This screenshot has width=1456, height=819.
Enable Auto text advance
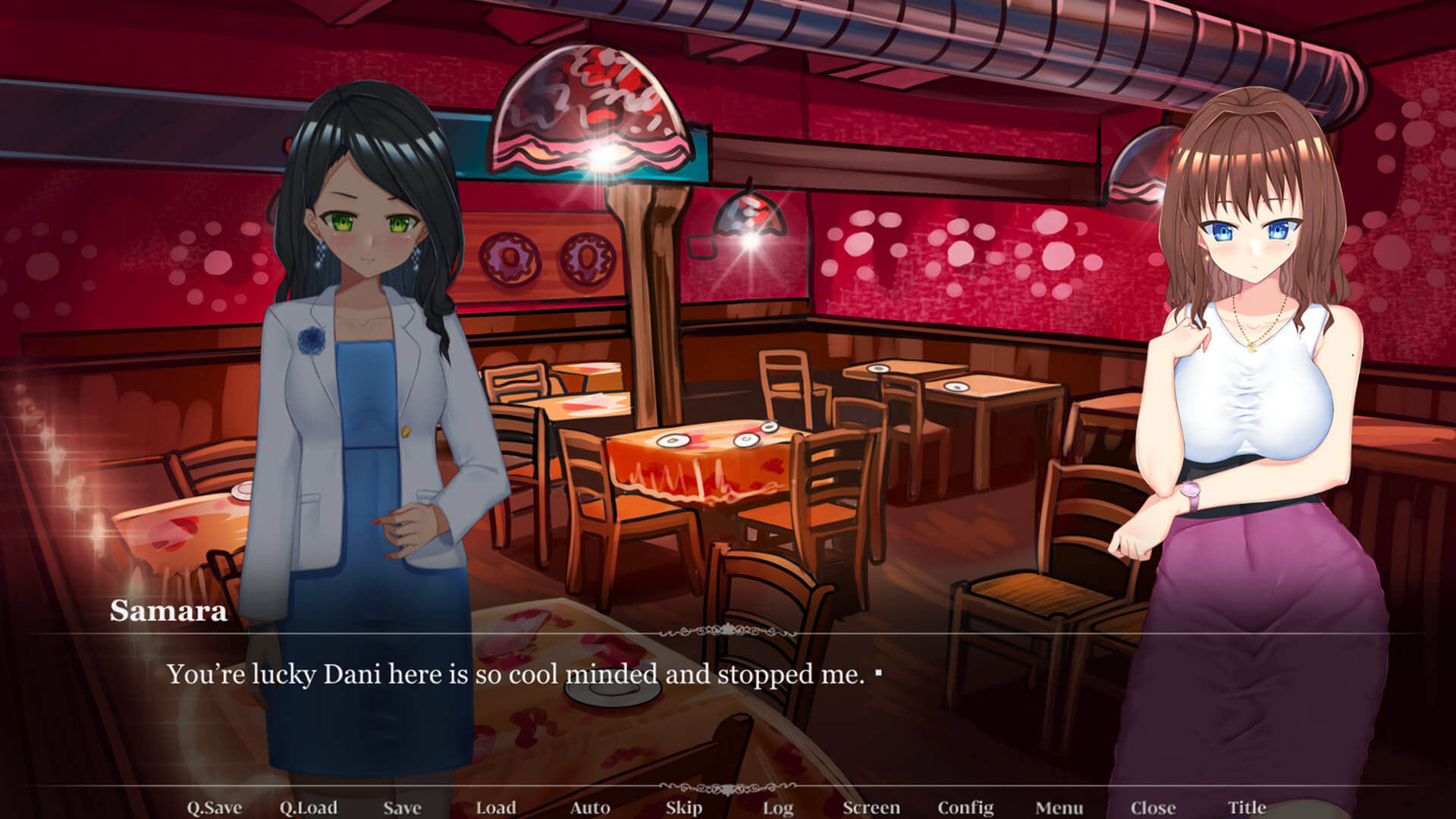590,808
